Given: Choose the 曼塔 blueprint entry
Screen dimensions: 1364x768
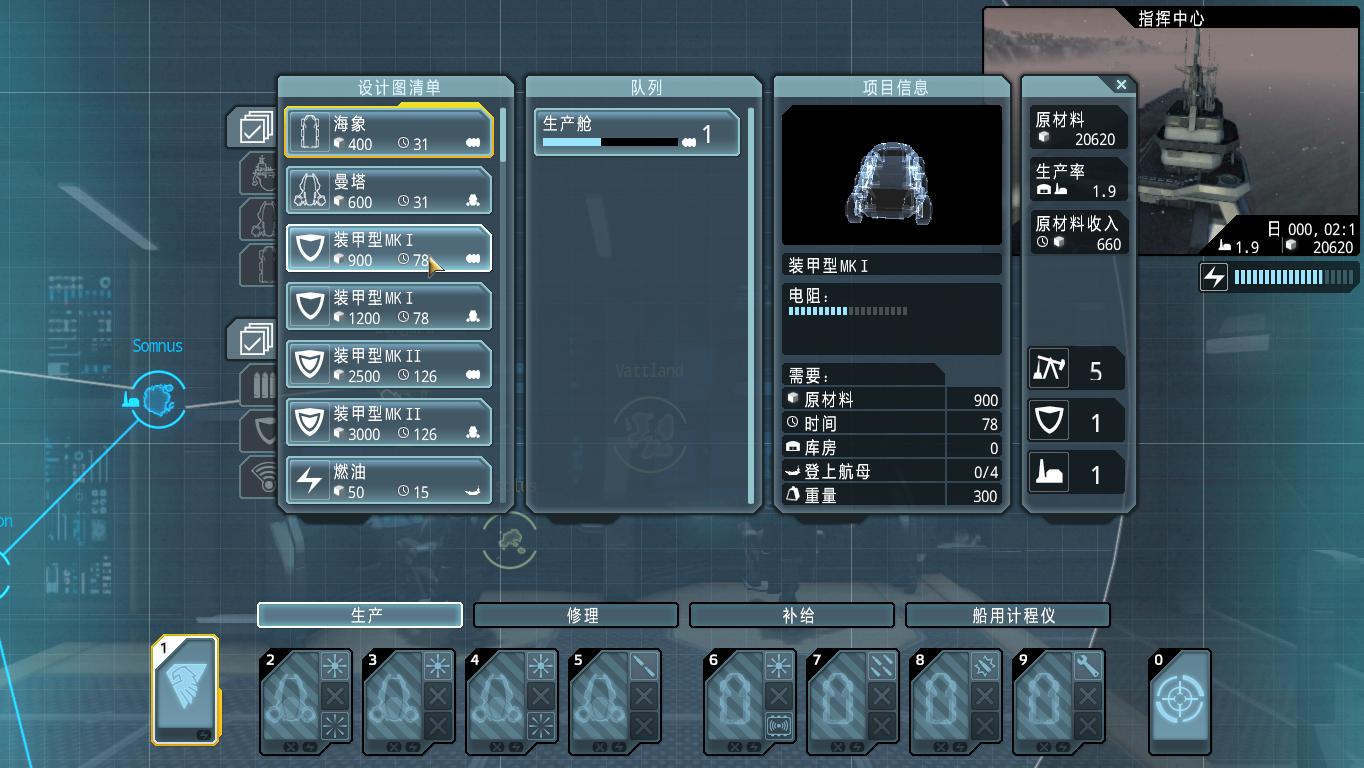Looking at the screenshot, I should pos(389,190).
